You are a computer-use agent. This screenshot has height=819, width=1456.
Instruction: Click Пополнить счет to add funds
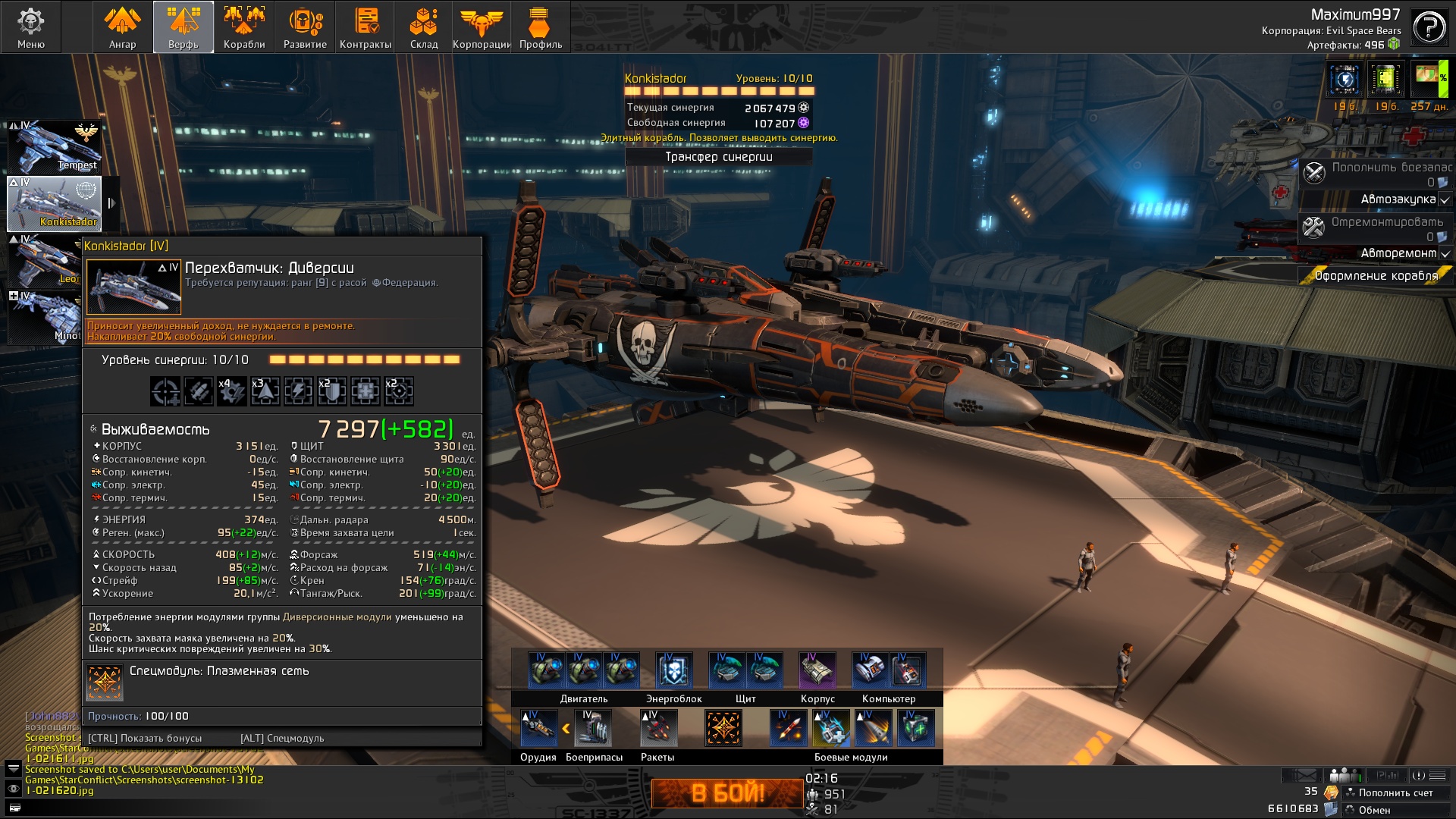point(1395,793)
